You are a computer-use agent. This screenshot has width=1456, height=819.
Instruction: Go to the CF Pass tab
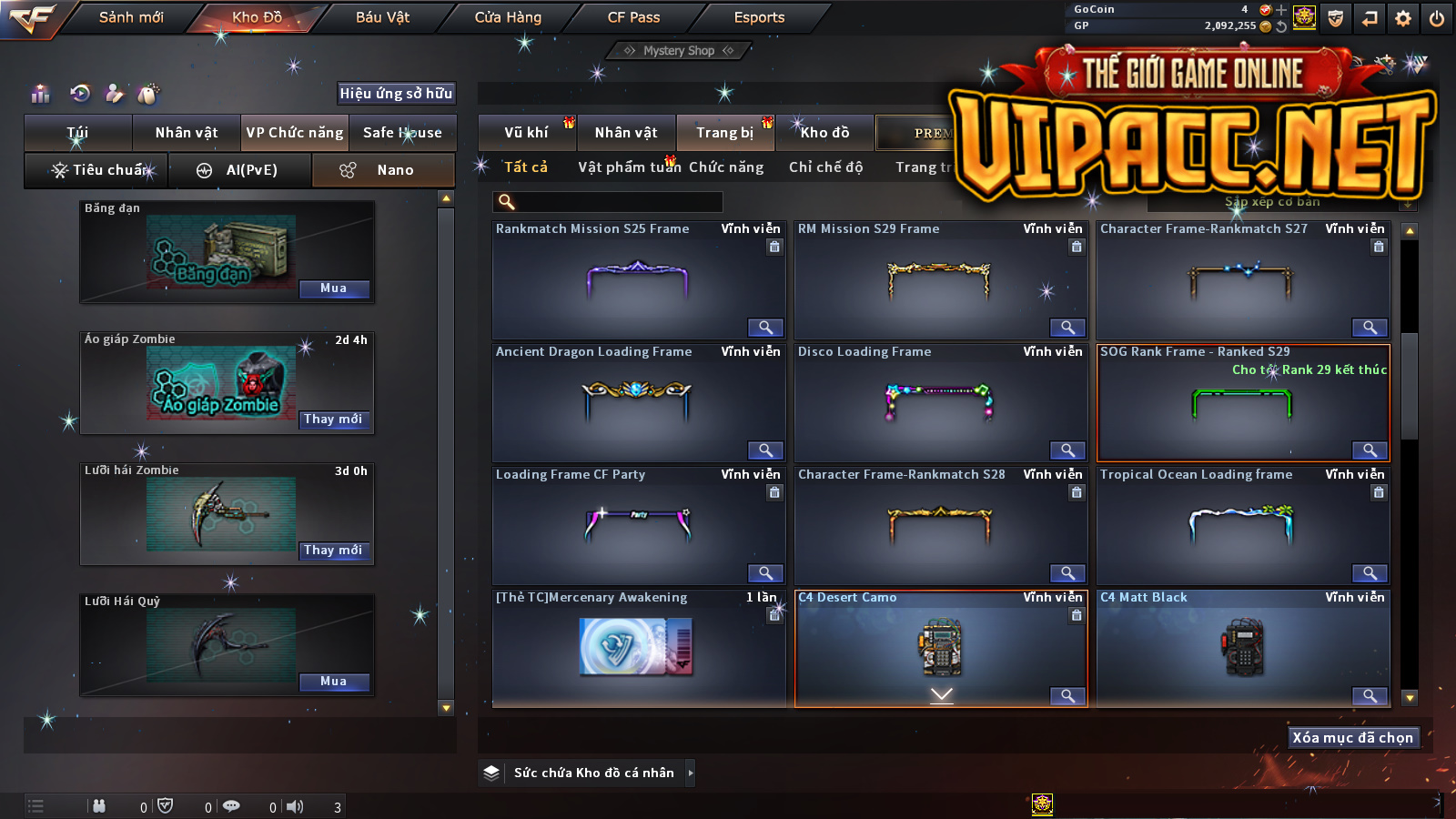pos(633,17)
